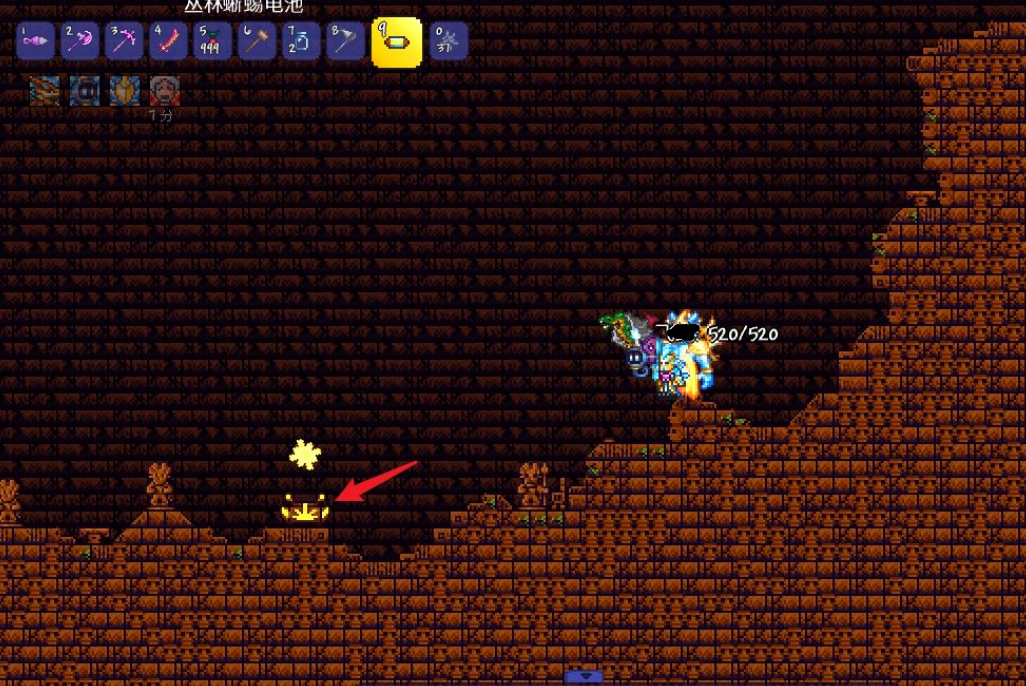Click the grey-haired face buff icon
Screen dimensions: 1026x686
pos(164,91)
